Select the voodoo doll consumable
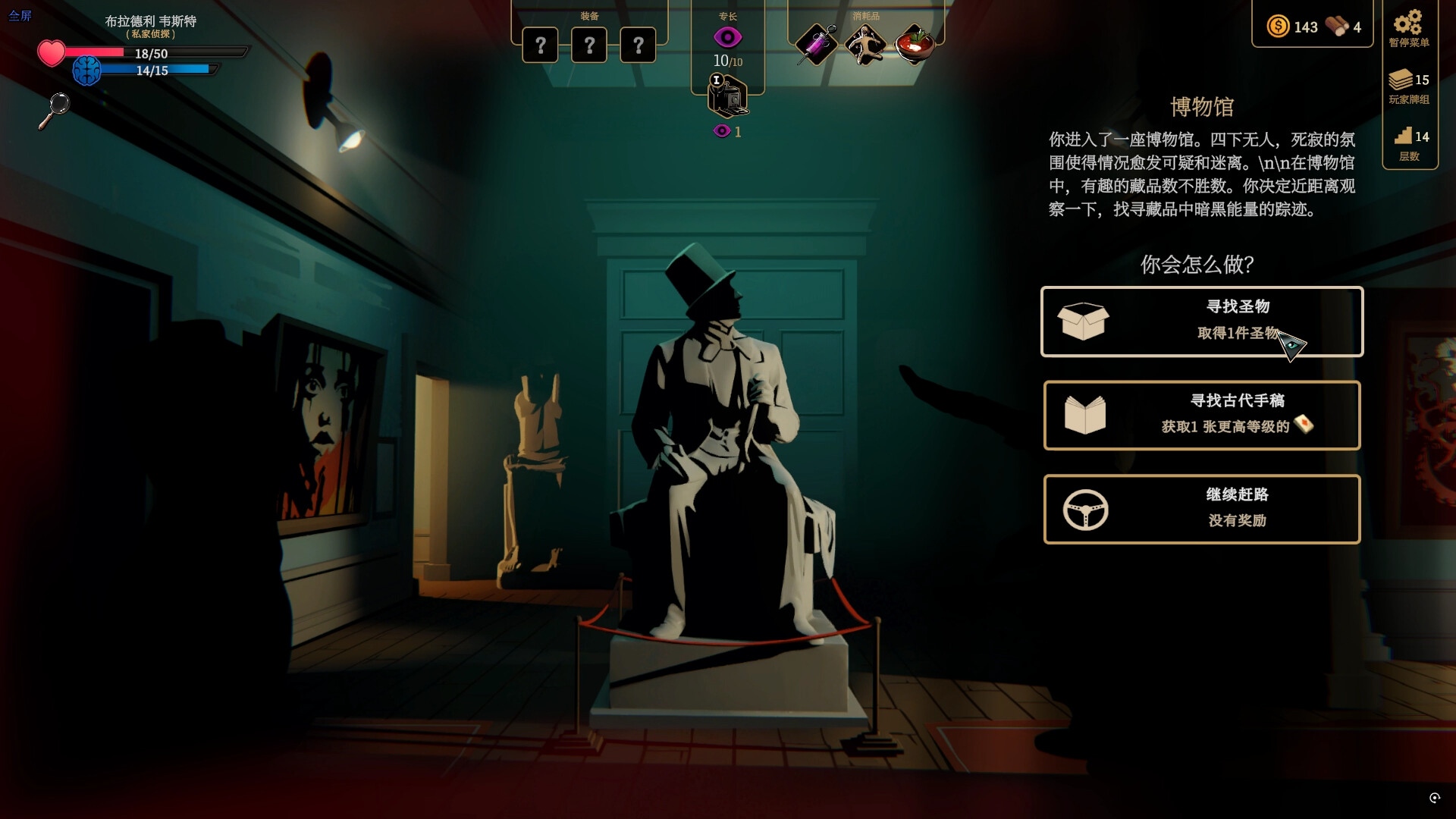 pos(864,44)
